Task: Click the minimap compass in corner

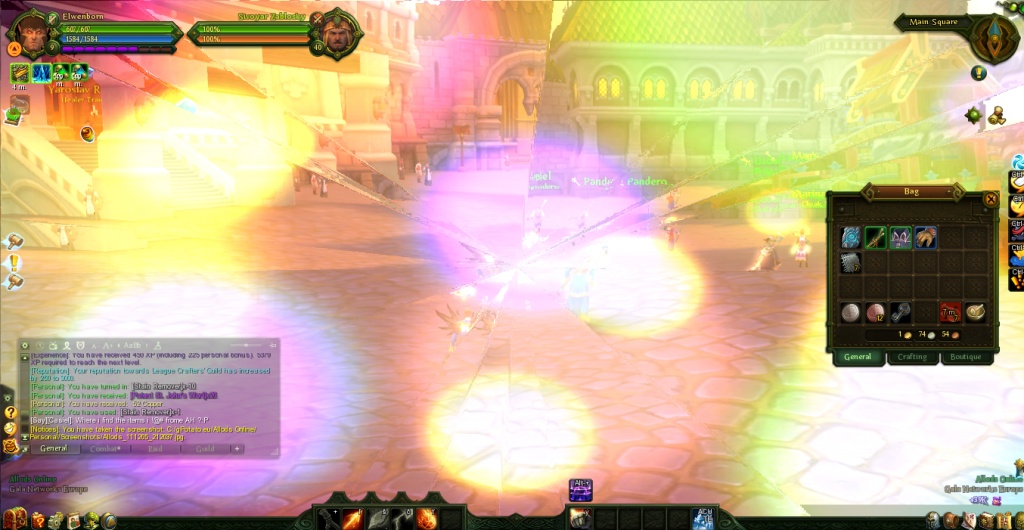Action: click(x=994, y=36)
